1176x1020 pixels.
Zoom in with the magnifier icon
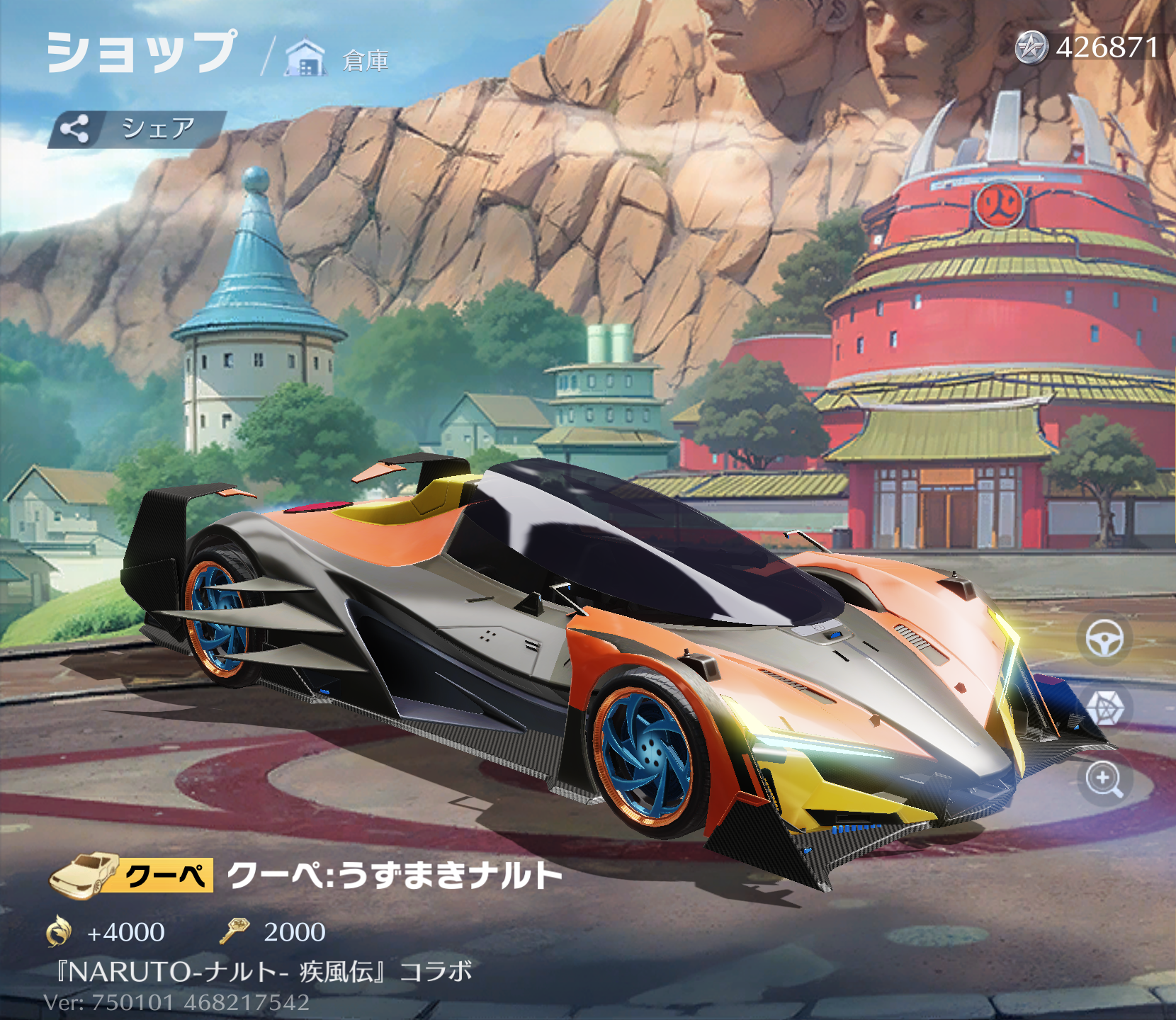[1104, 779]
